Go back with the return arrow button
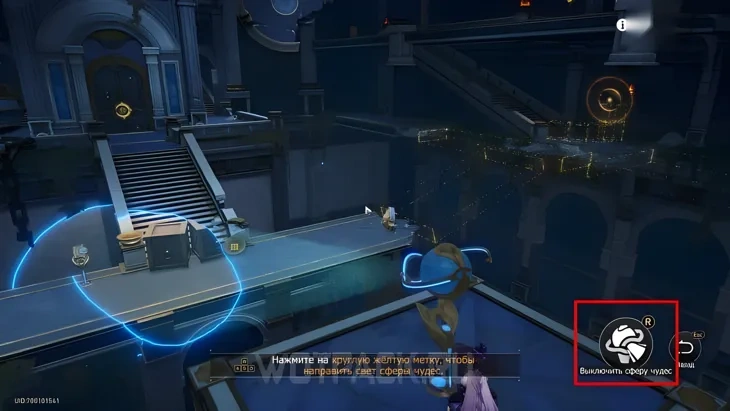Image resolution: width=730 pixels, height=411 pixels. pos(684,348)
